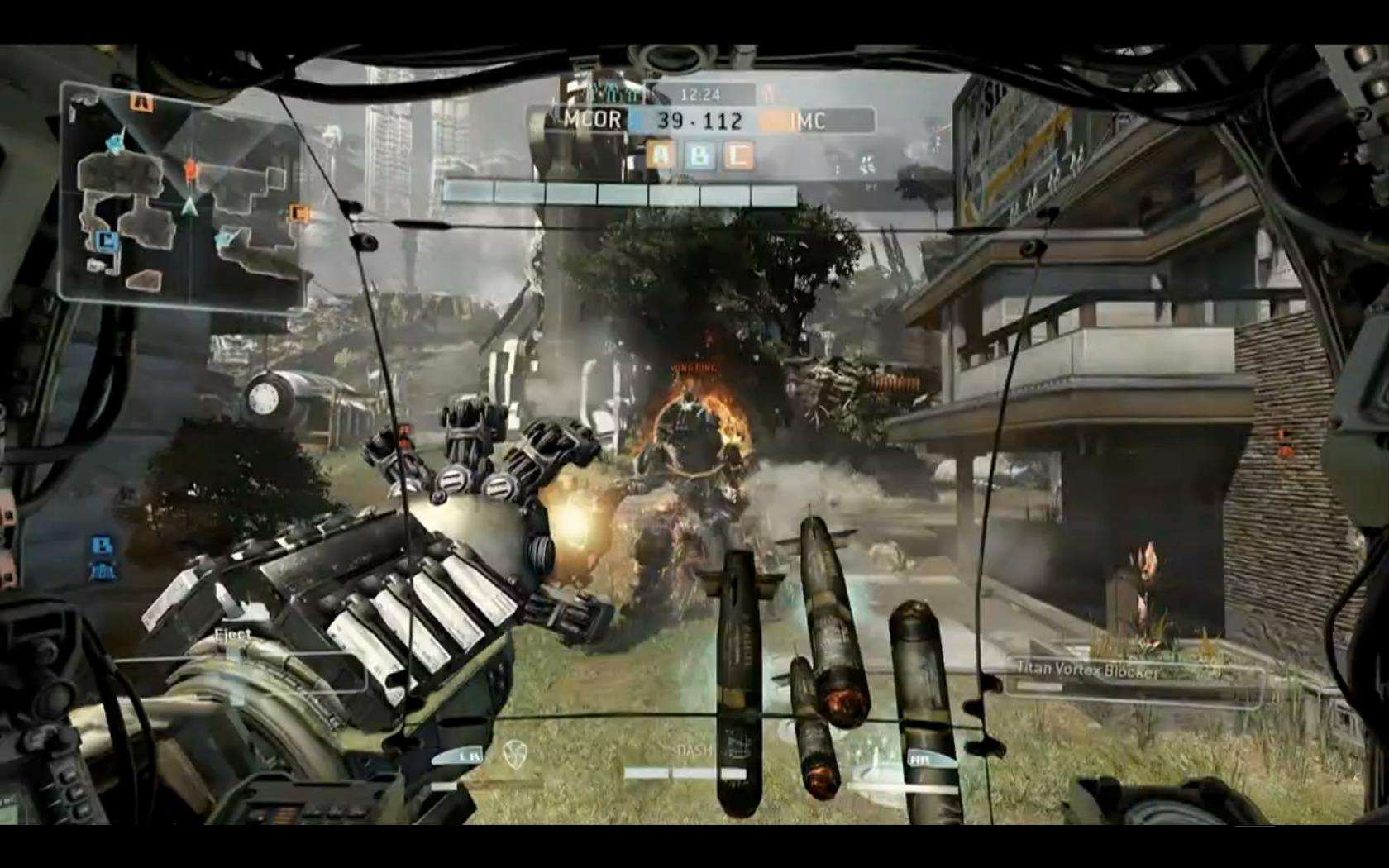Activate the Titan Vortex Blocker ability
The width and height of the screenshot is (1389, 868).
click(x=1087, y=670)
